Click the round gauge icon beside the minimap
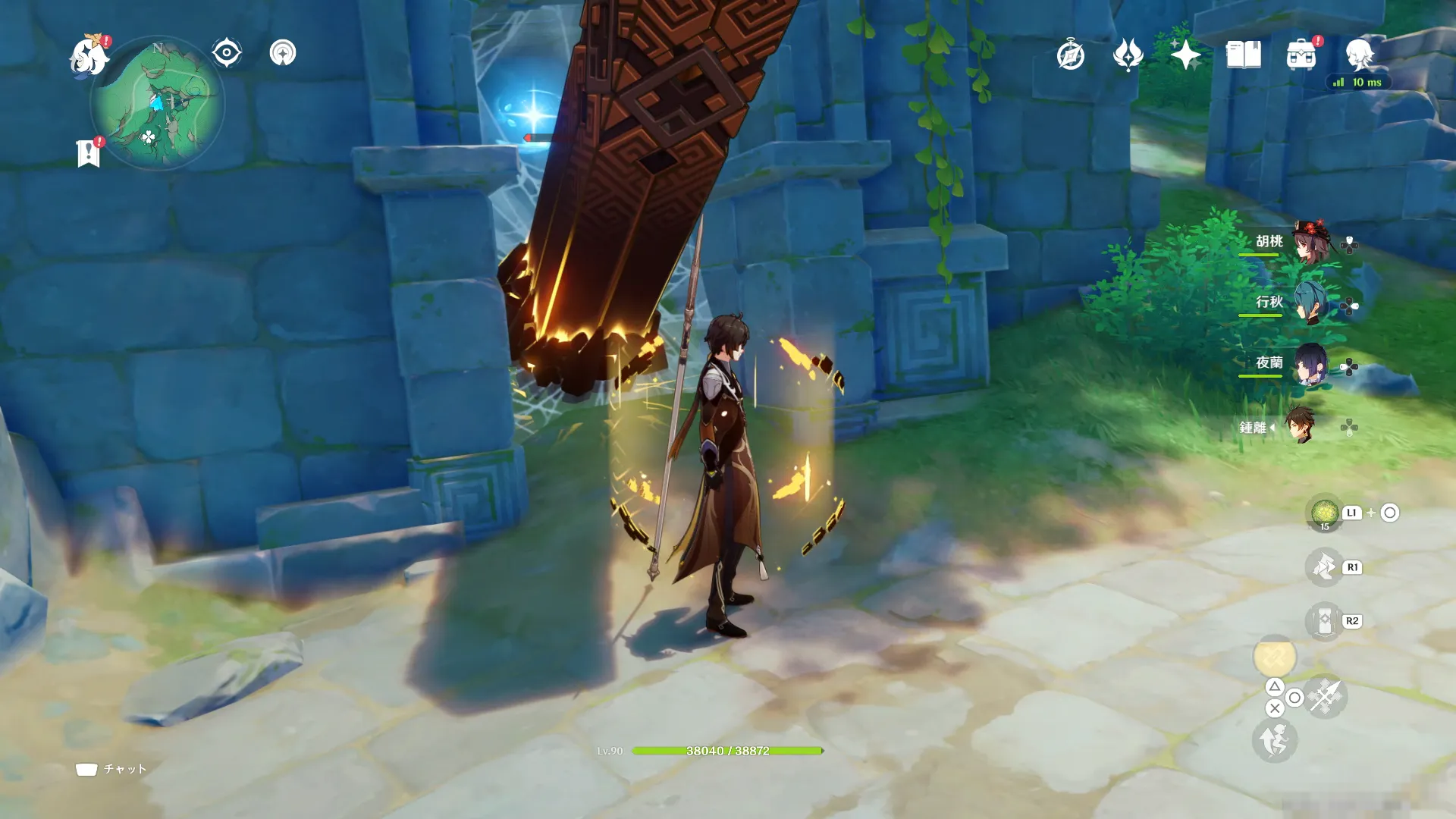The height and width of the screenshot is (819, 1456). point(283,53)
